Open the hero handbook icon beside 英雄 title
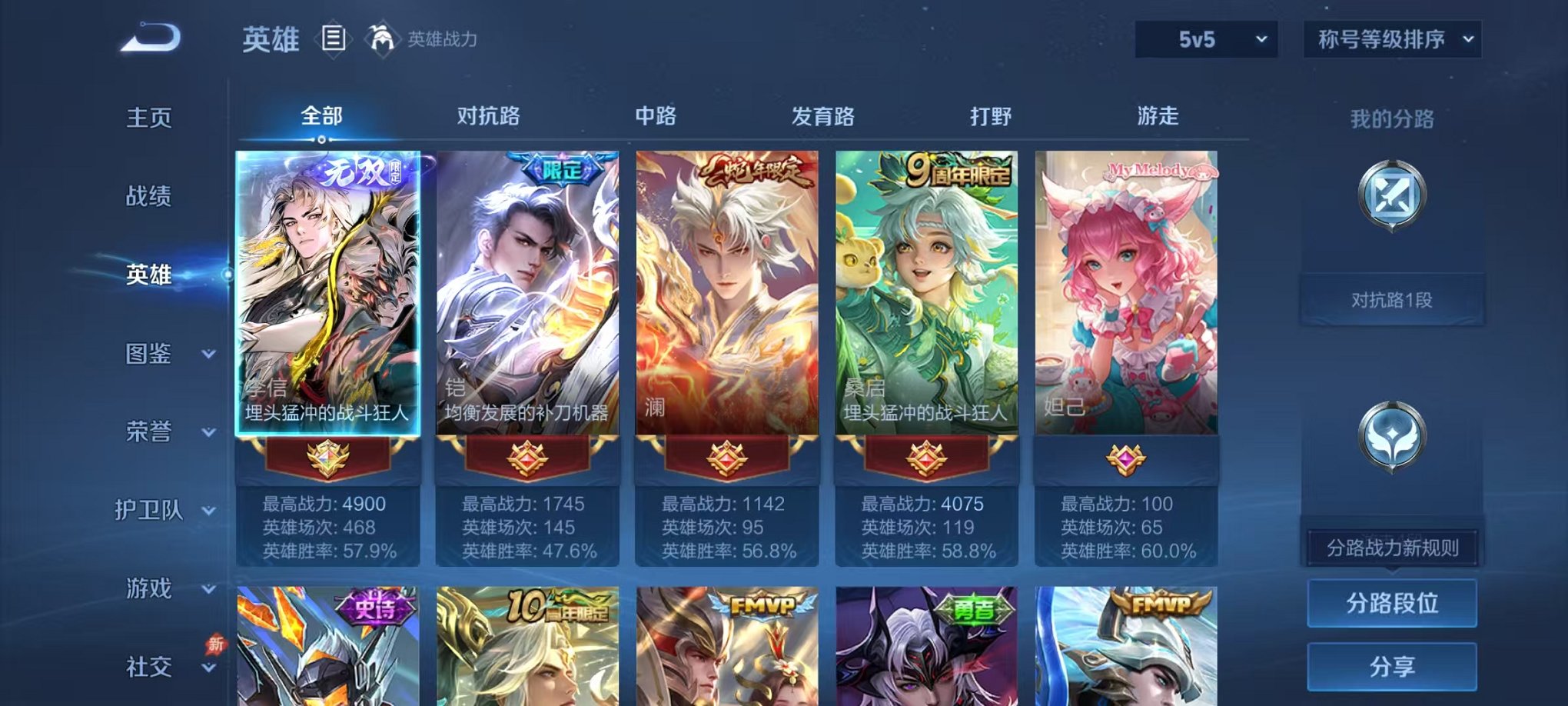1568x706 pixels. (x=334, y=38)
